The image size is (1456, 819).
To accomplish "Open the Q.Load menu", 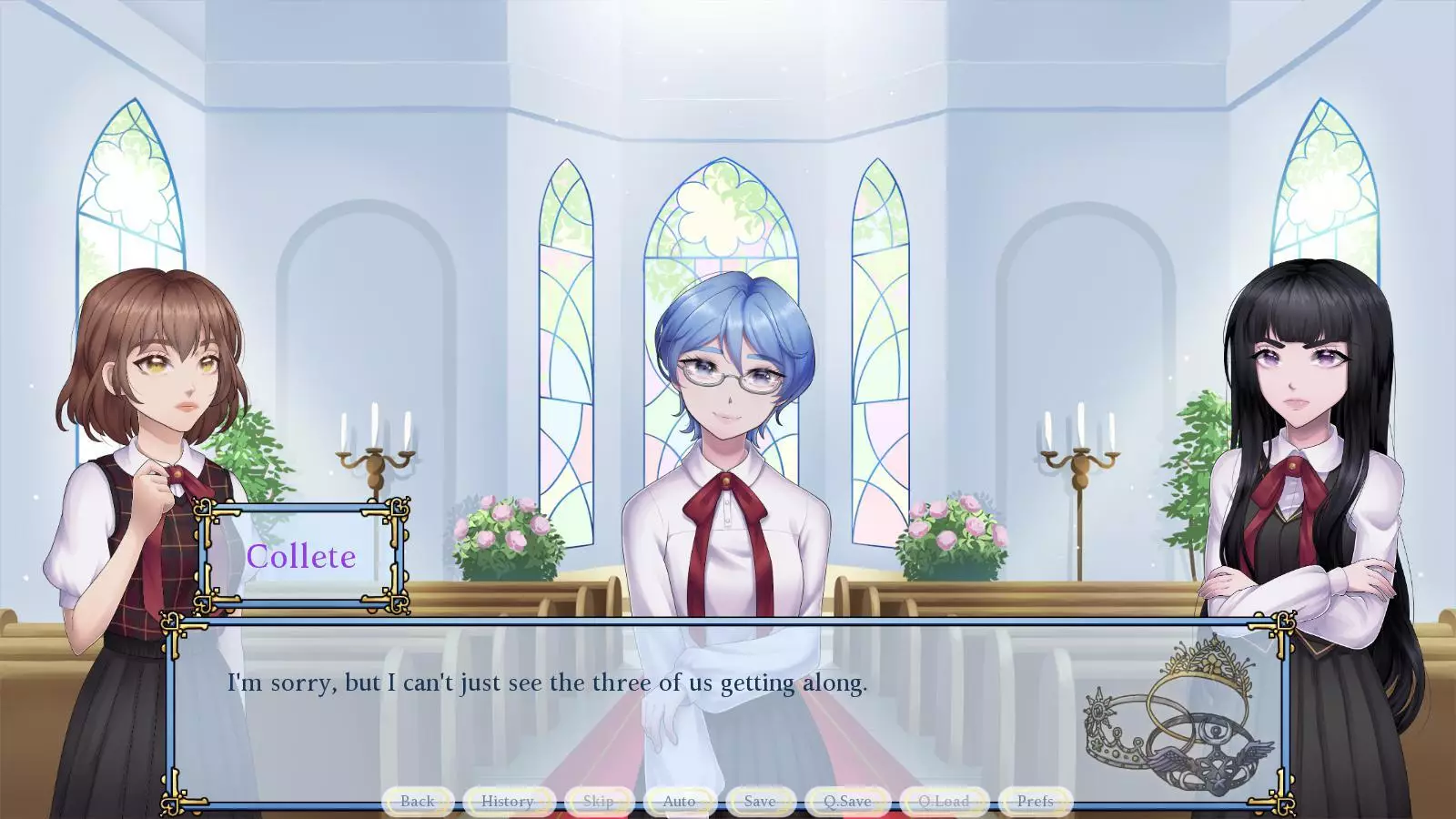I will (x=943, y=802).
